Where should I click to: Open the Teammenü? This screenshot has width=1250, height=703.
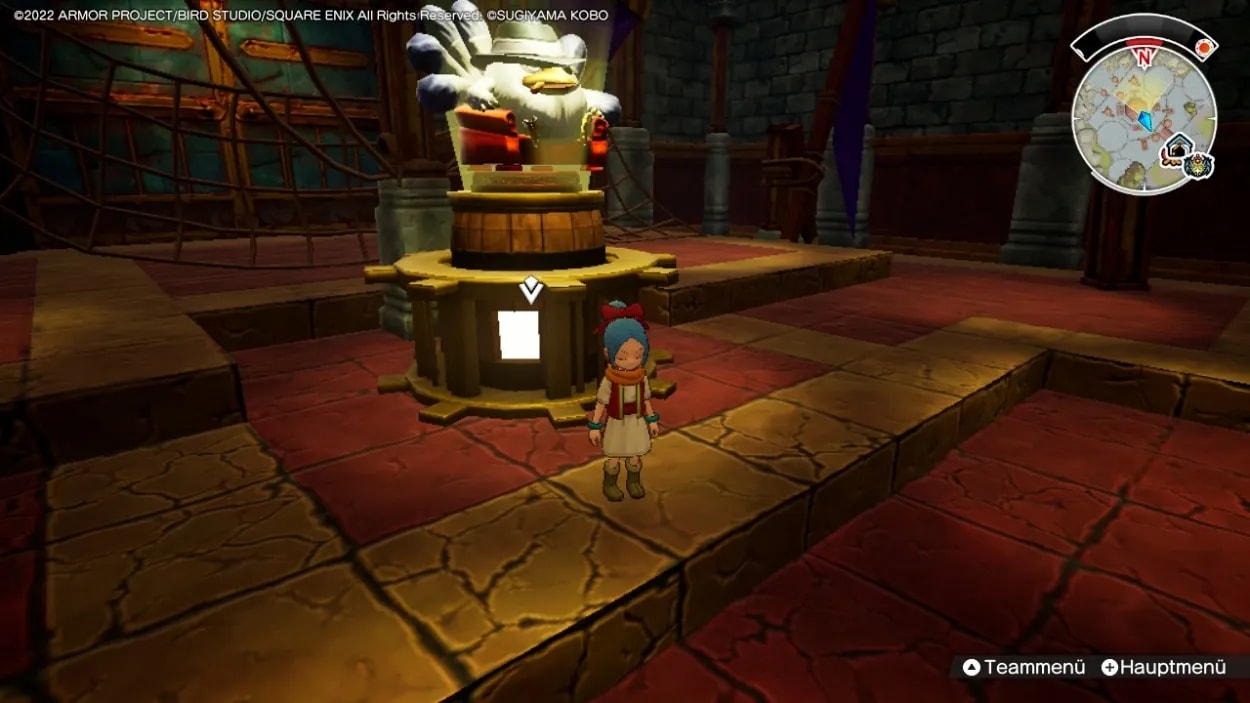1024,667
